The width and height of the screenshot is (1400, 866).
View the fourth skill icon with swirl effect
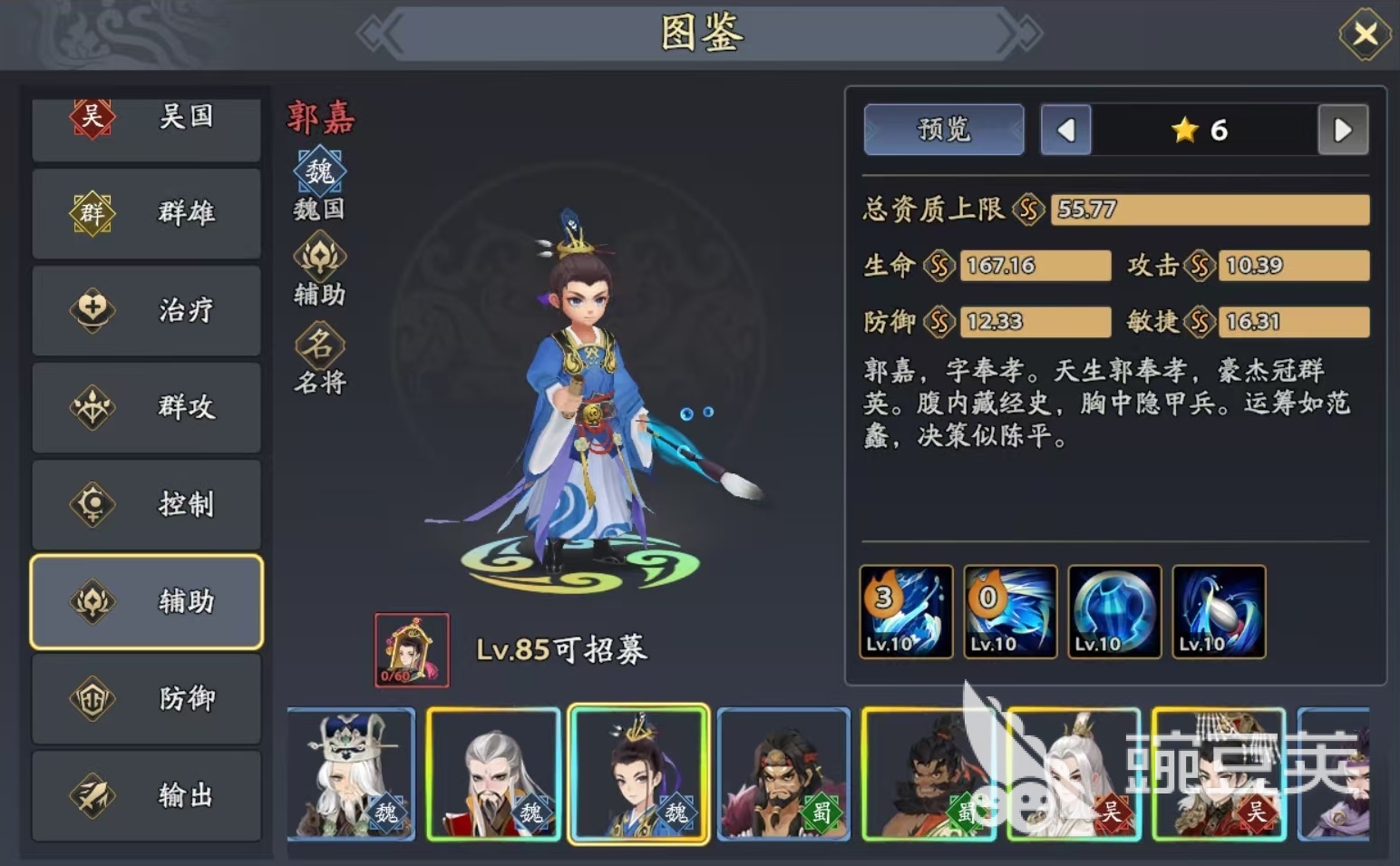coord(1218,610)
